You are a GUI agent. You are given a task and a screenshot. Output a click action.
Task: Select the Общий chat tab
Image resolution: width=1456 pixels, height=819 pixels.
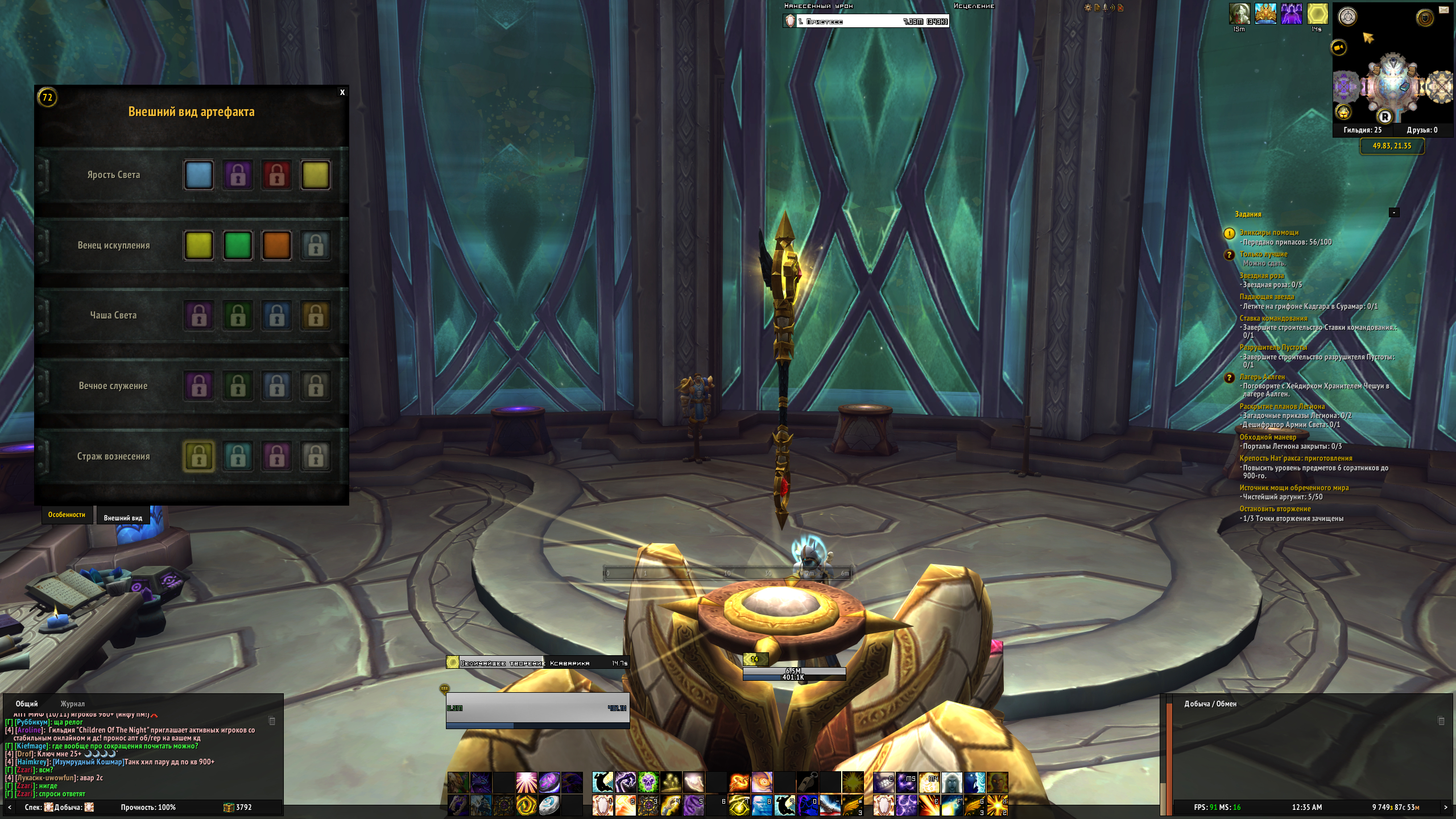(27, 704)
